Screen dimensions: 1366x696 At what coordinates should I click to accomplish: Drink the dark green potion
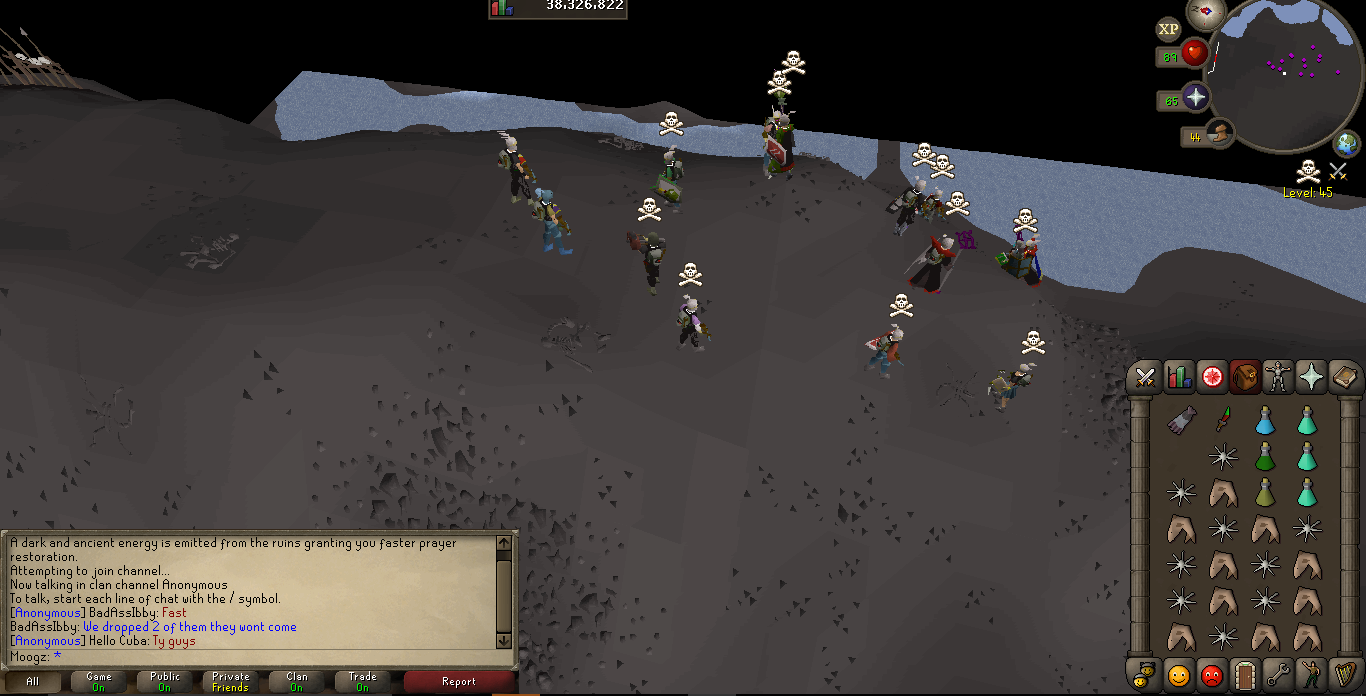(x=1265, y=457)
